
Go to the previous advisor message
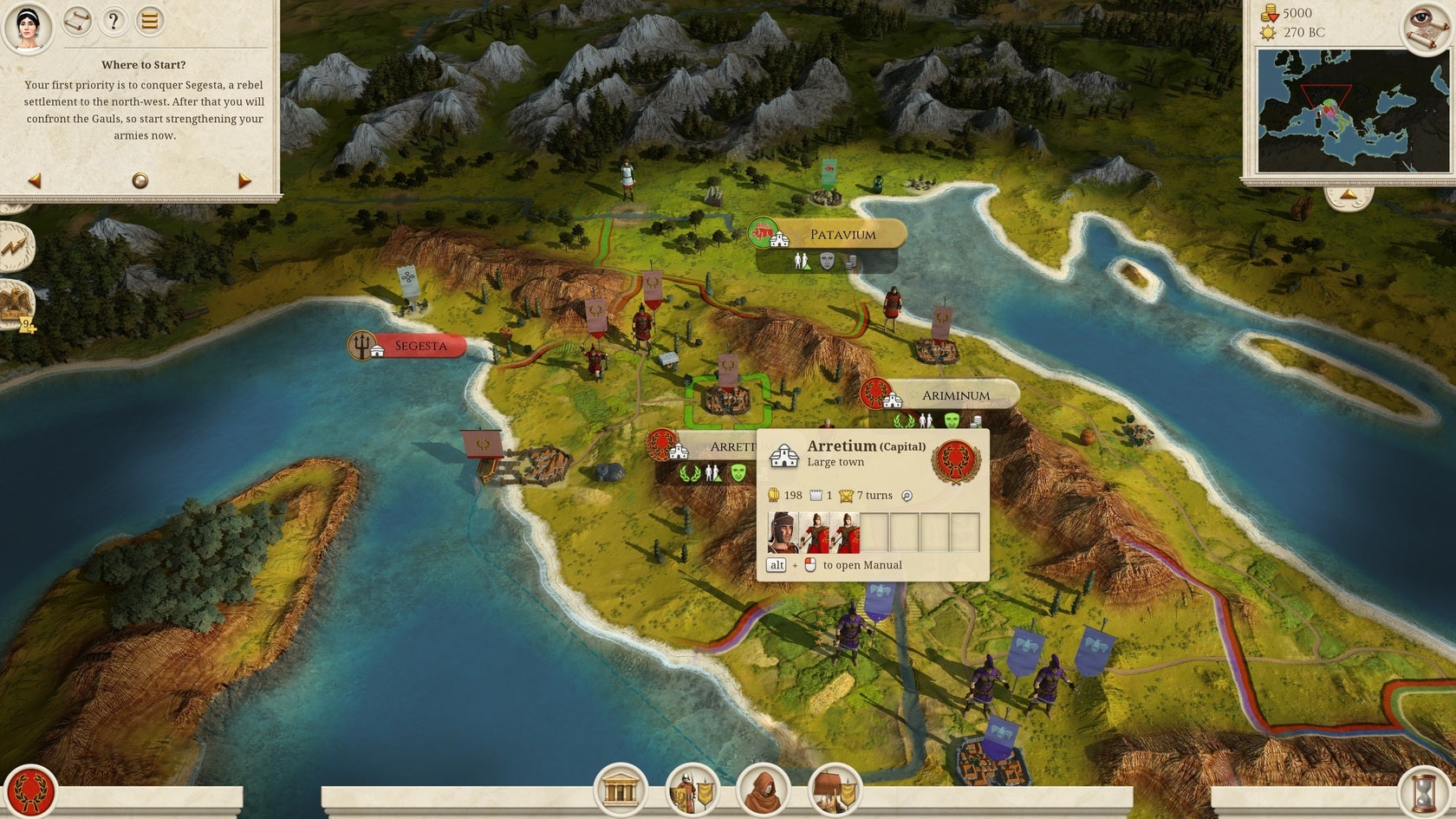[35, 180]
